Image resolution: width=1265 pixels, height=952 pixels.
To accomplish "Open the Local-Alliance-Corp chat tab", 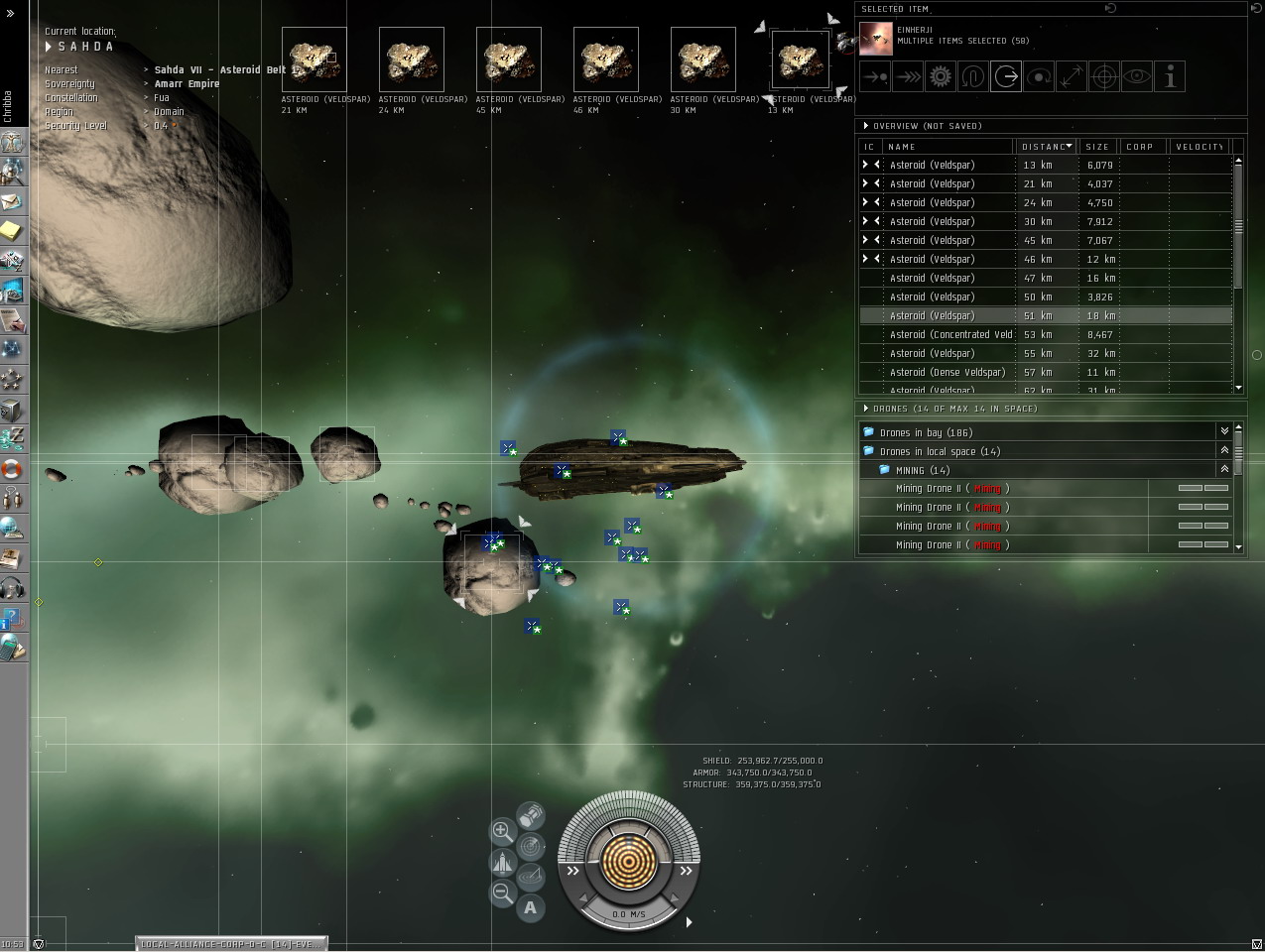I will tap(231, 943).
